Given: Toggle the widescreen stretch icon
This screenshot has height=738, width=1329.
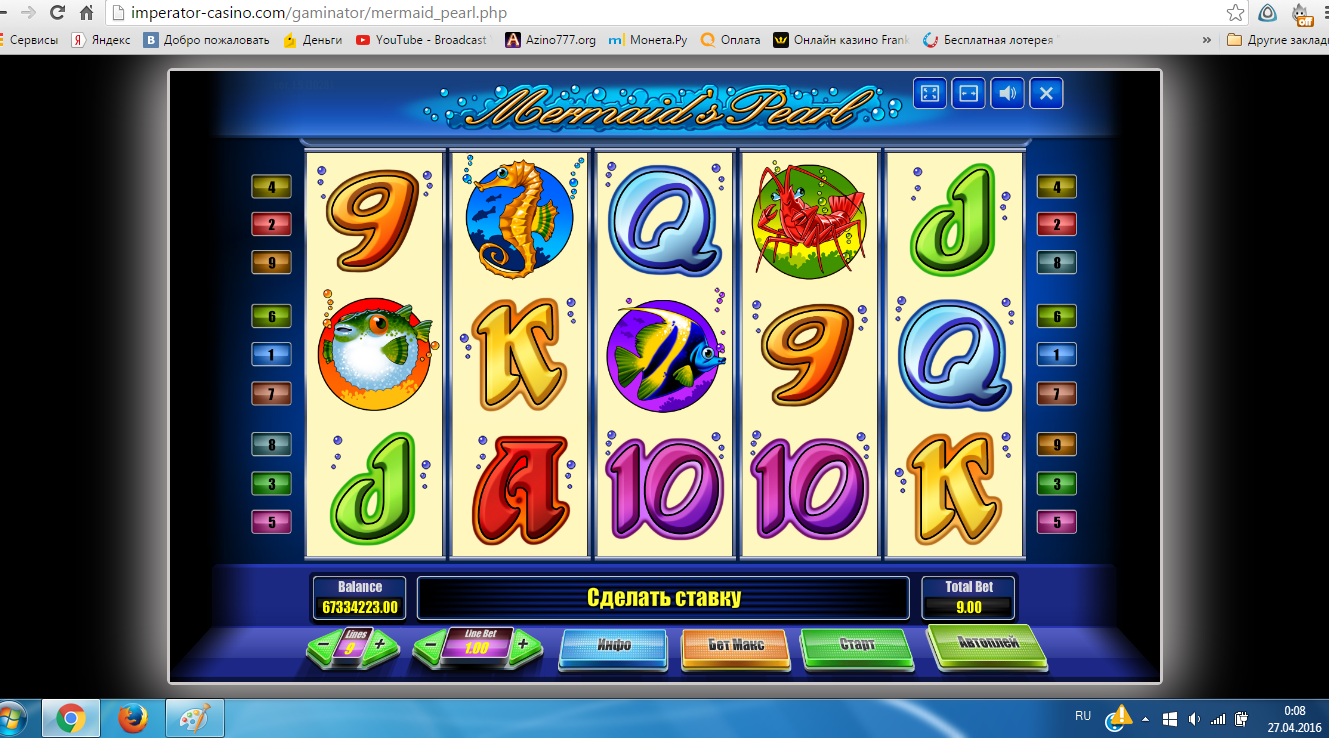Looking at the screenshot, I should coord(968,93).
